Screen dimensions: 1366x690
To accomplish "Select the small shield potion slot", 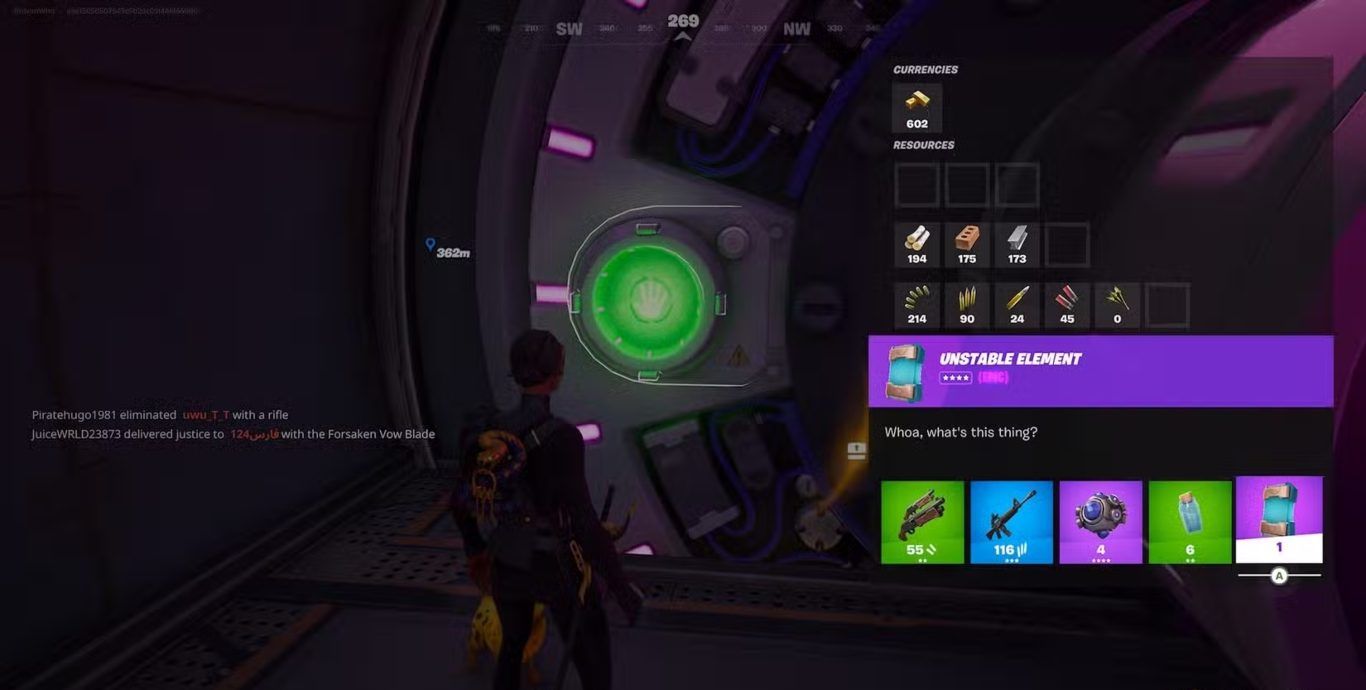I will coord(1189,522).
